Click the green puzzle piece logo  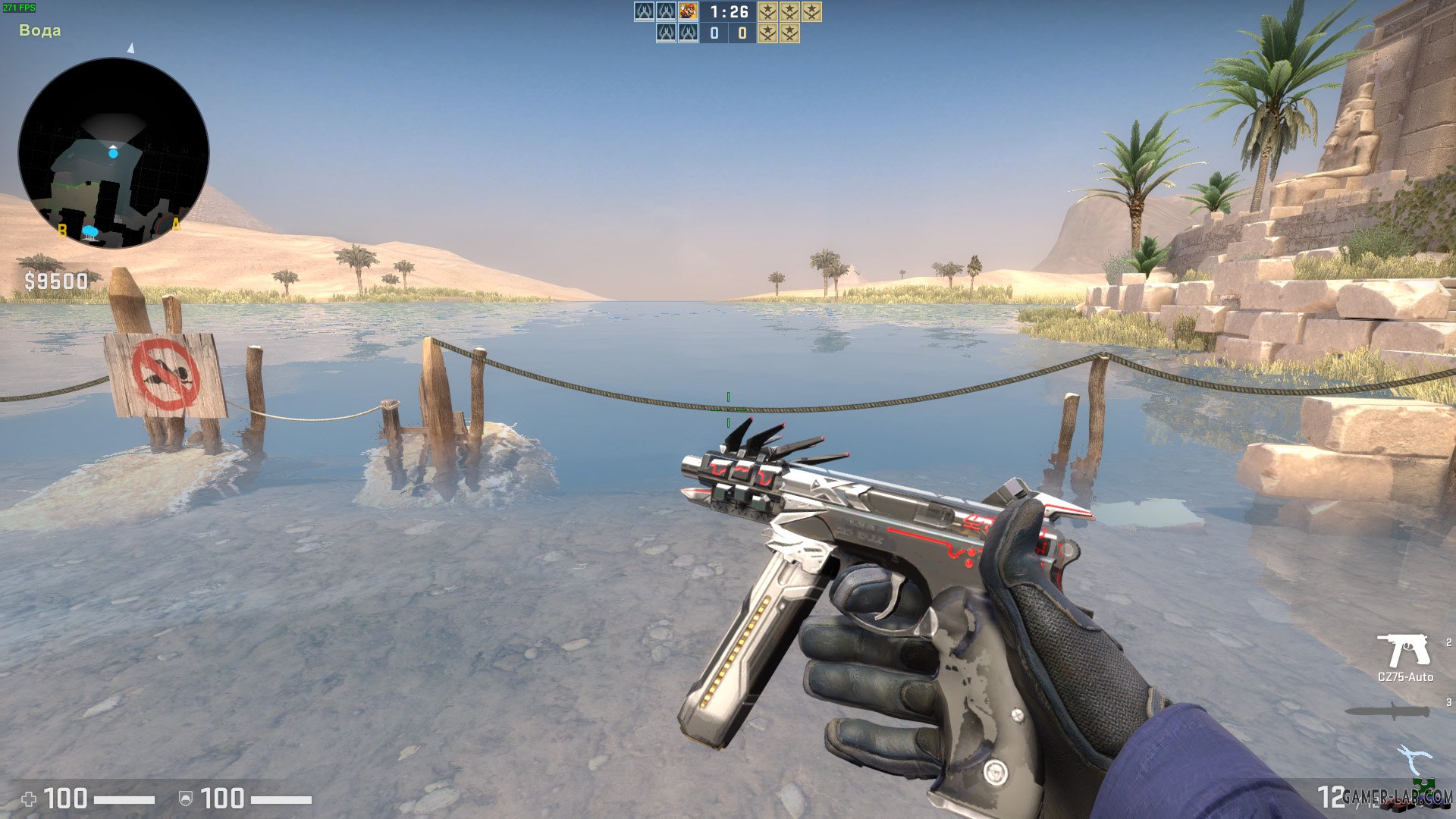[x=1423, y=785]
